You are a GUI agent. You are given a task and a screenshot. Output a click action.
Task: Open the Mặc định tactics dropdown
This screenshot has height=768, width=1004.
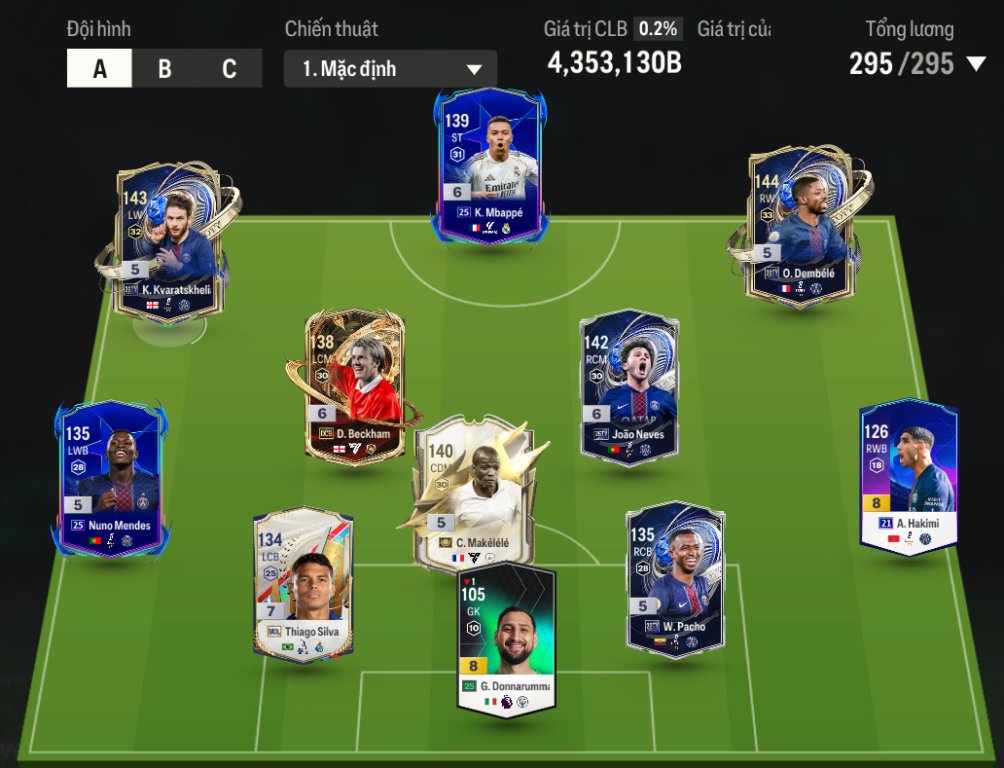(390, 69)
